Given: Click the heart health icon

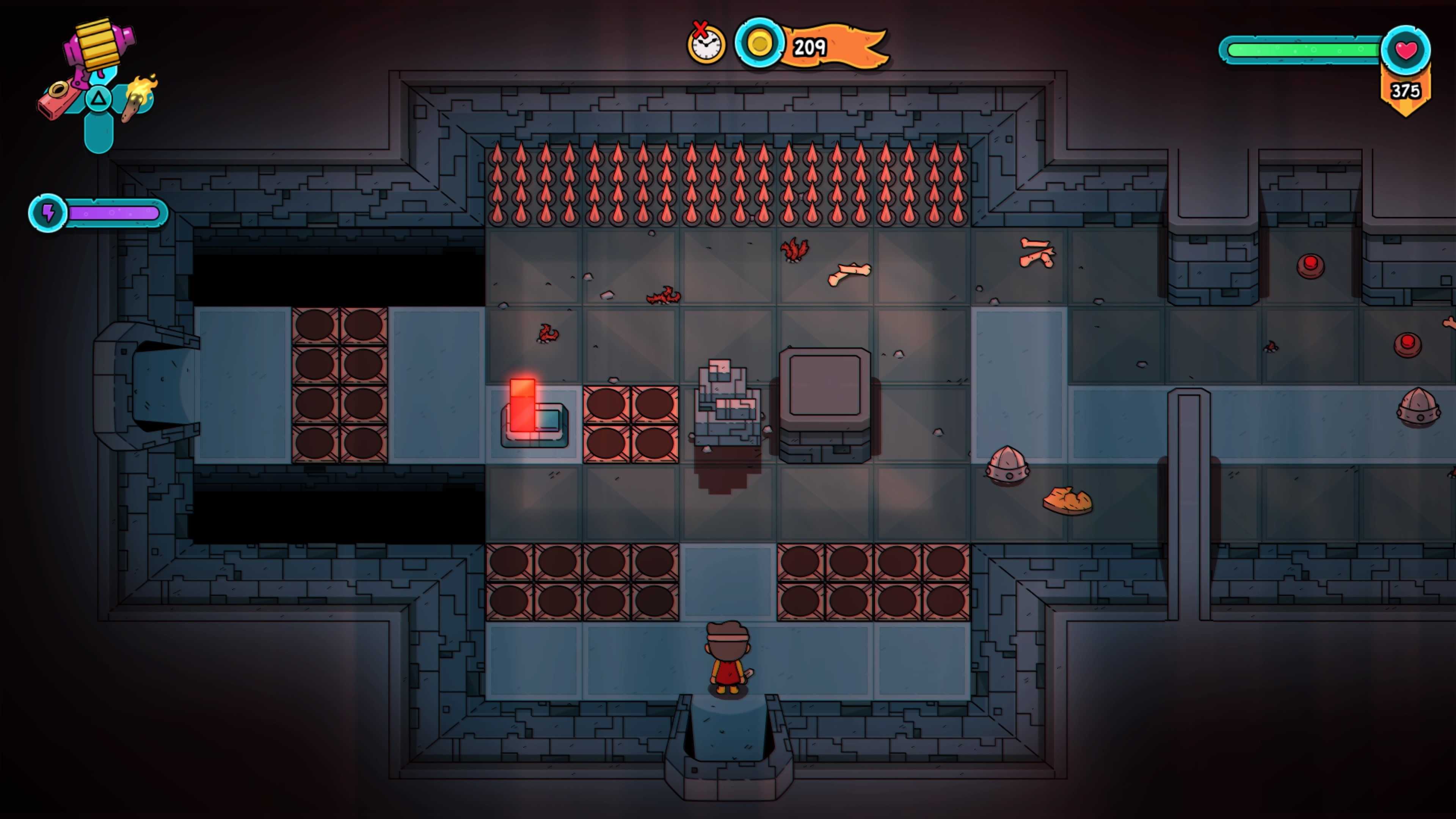Looking at the screenshot, I should pyautogui.click(x=1406, y=50).
